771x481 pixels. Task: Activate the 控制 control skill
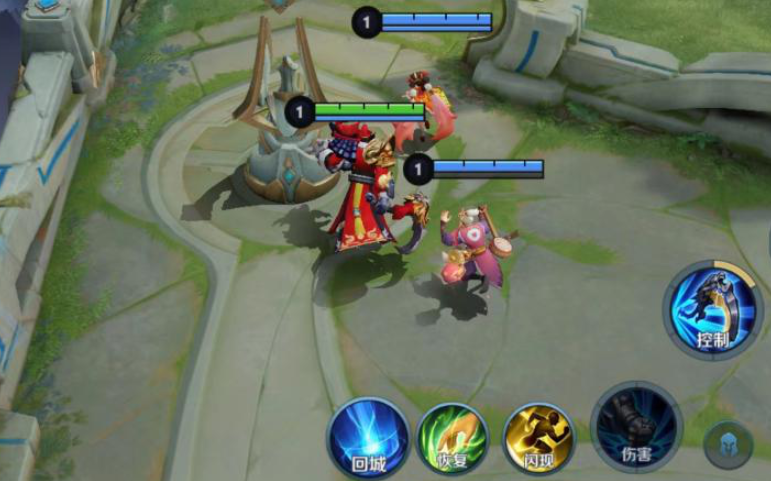click(713, 310)
